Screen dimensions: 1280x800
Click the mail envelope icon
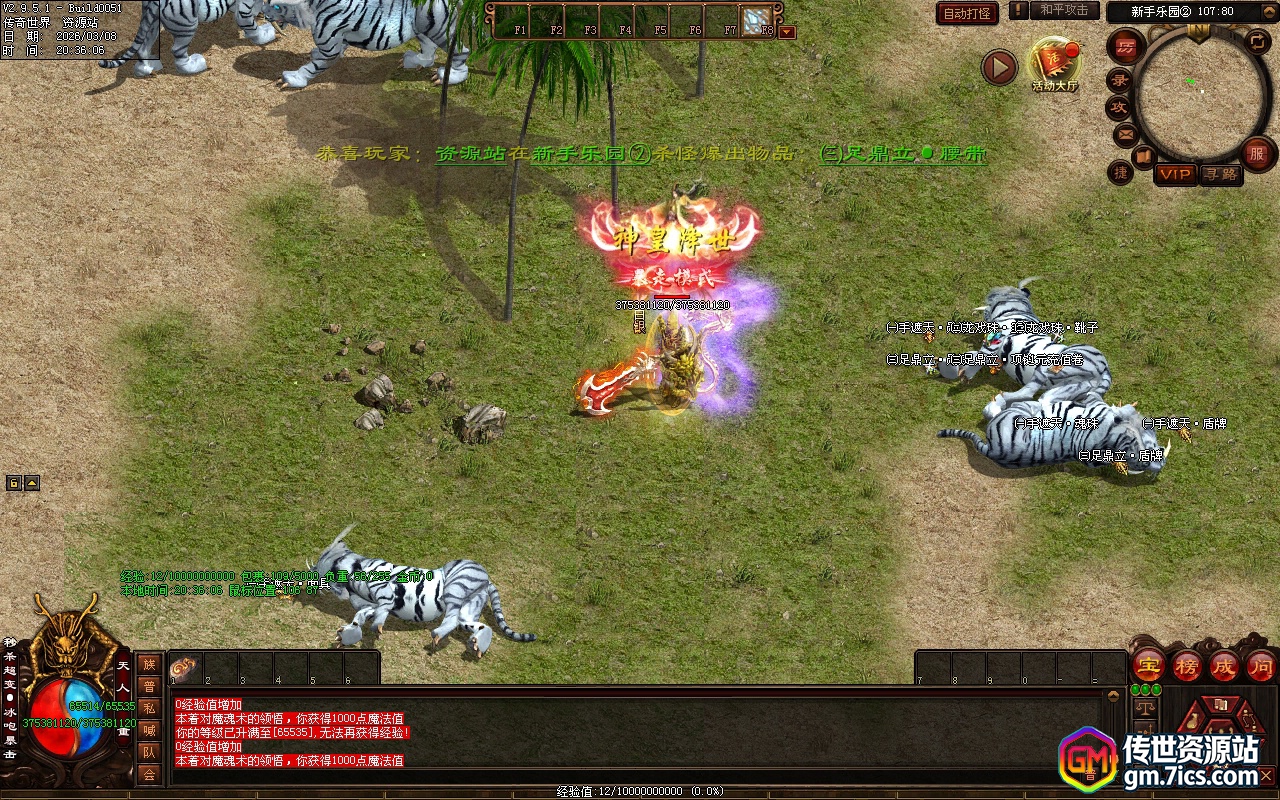1125,133
